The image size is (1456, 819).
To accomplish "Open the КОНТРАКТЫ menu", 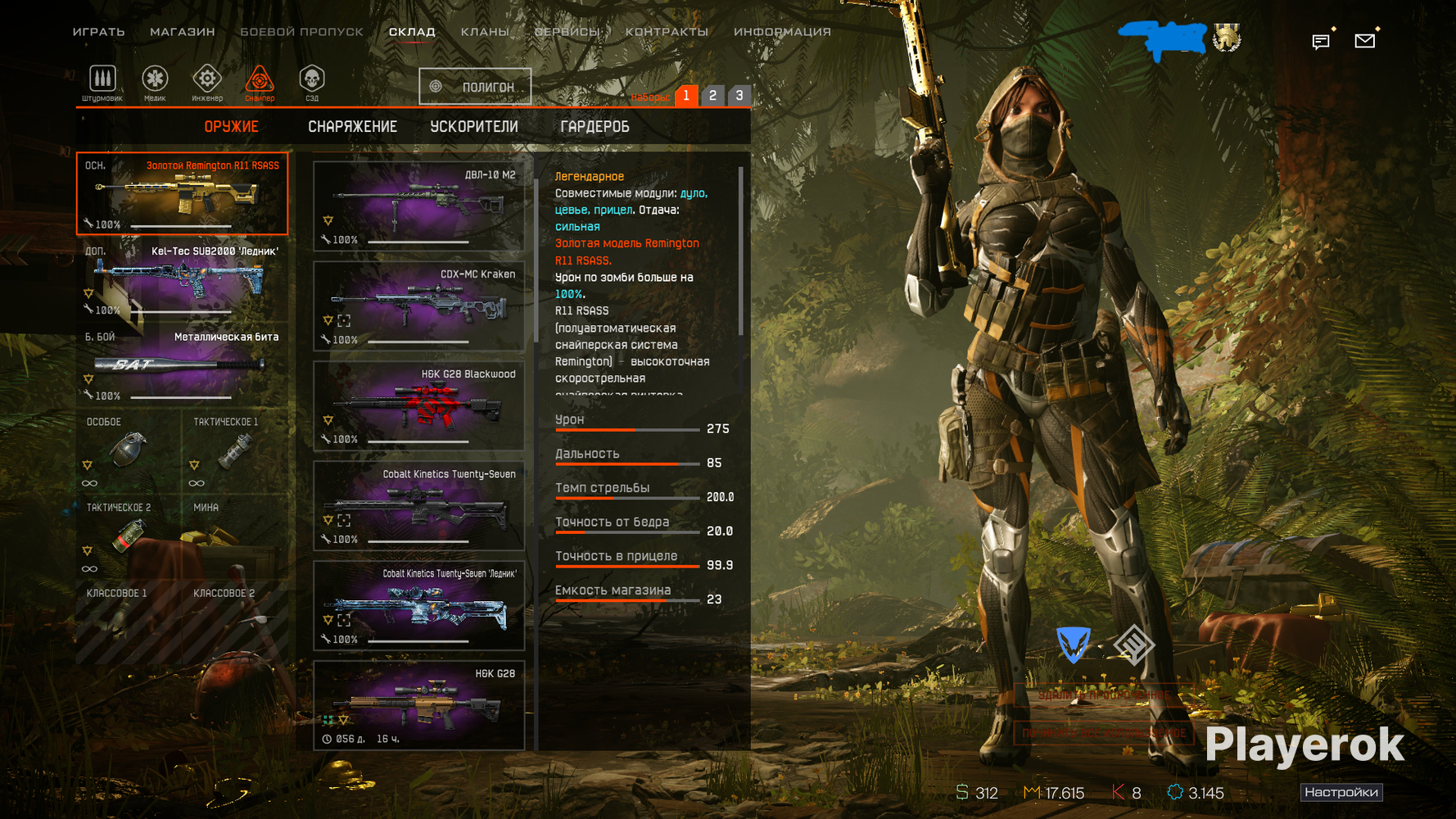I will pyautogui.click(x=667, y=32).
